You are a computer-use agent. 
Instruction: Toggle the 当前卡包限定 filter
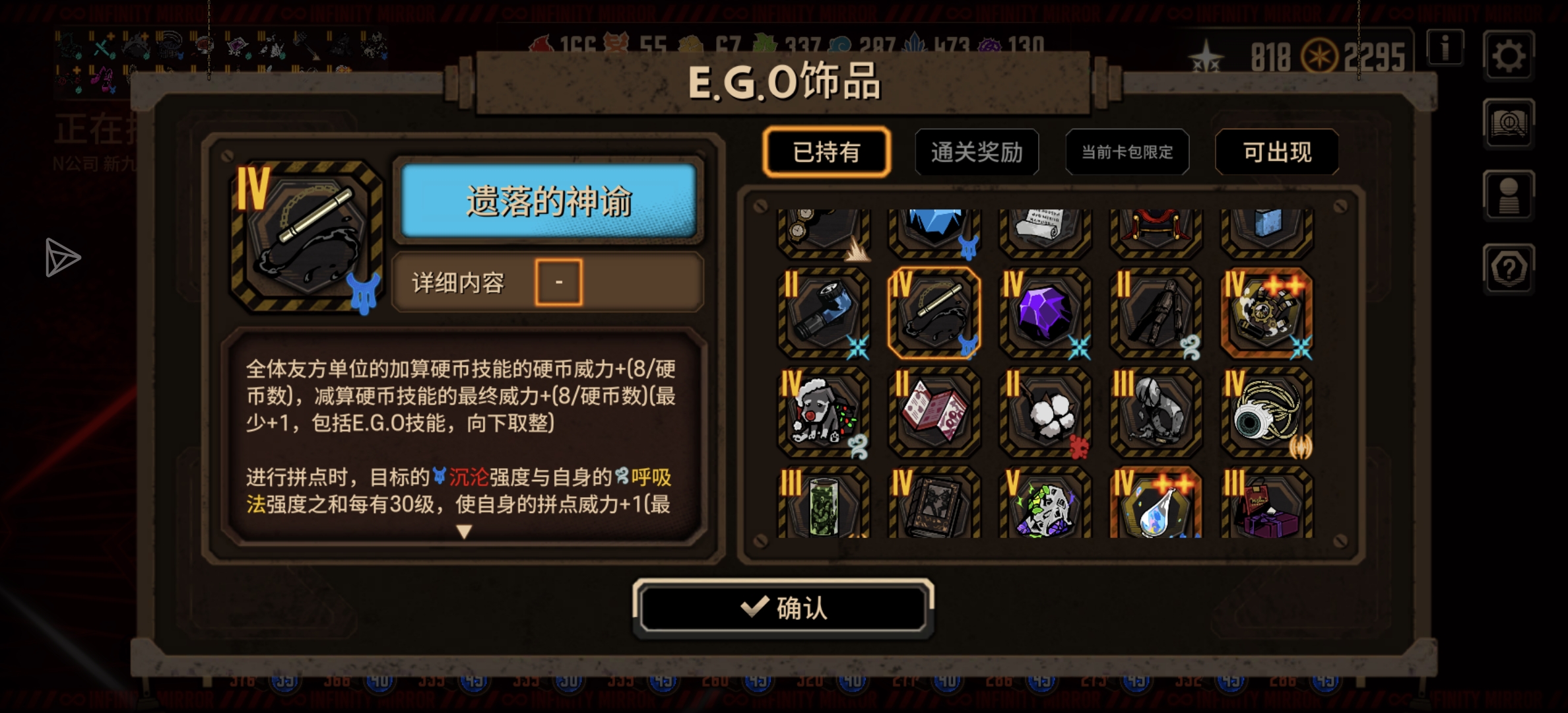tap(1127, 152)
